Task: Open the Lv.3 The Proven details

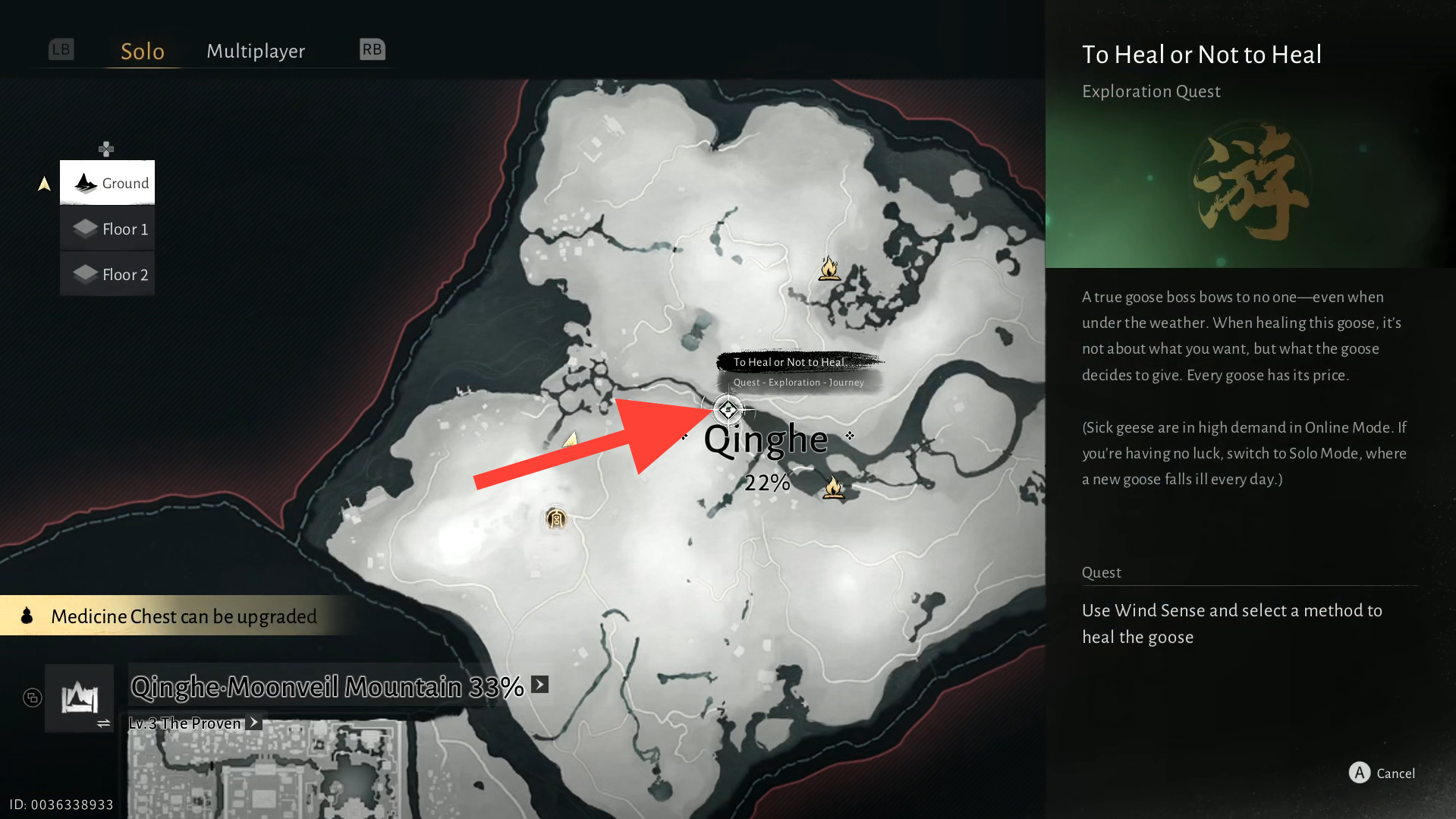Action: (x=254, y=723)
